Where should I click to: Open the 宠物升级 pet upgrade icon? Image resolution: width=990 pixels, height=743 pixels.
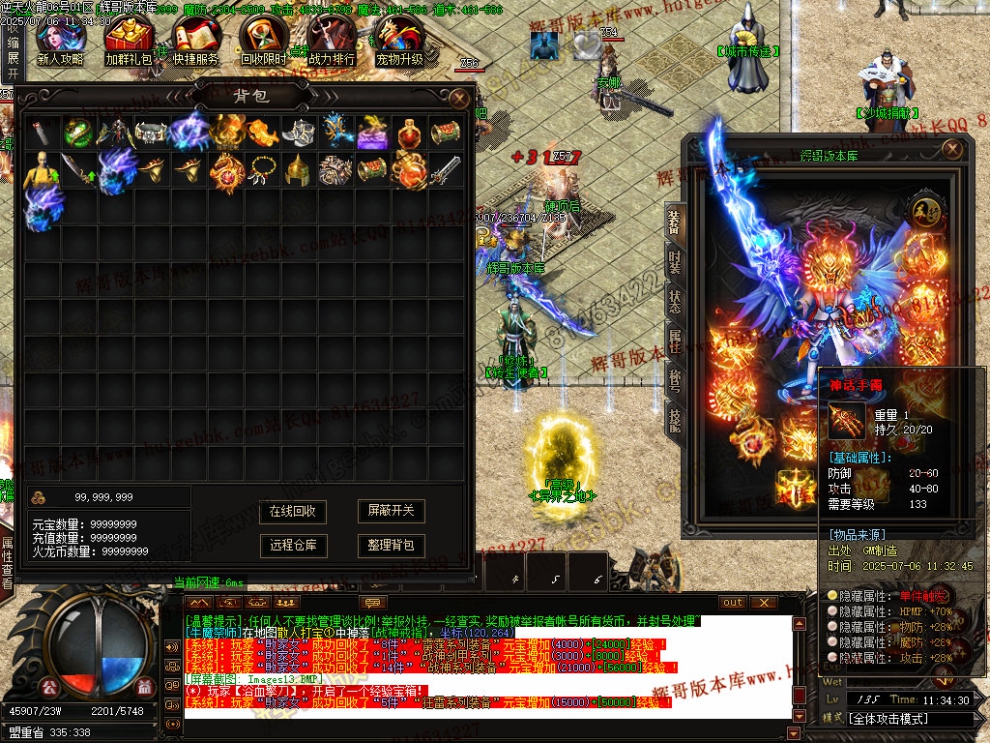tap(399, 40)
